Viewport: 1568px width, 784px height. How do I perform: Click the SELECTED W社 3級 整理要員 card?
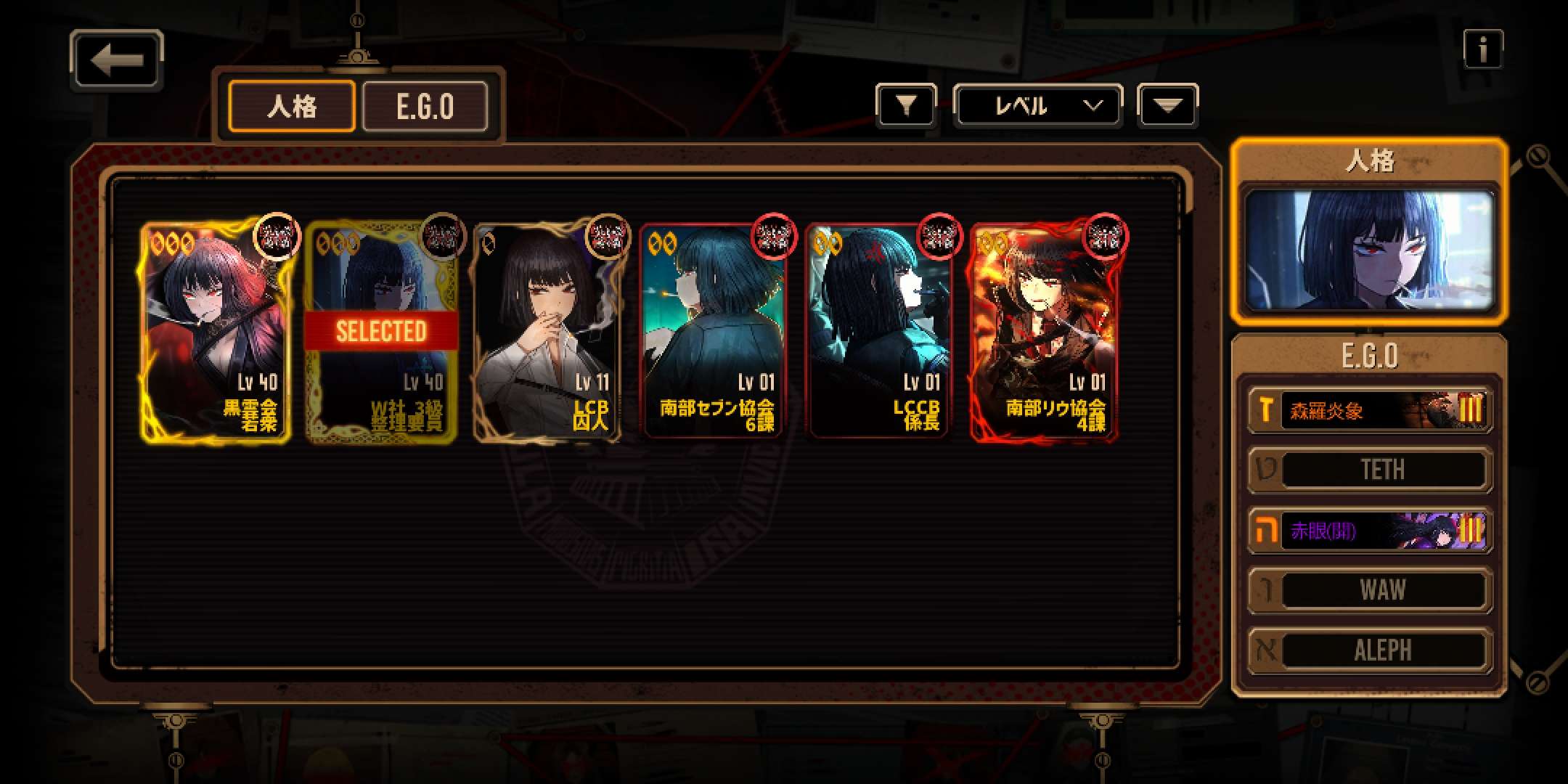[x=382, y=331]
